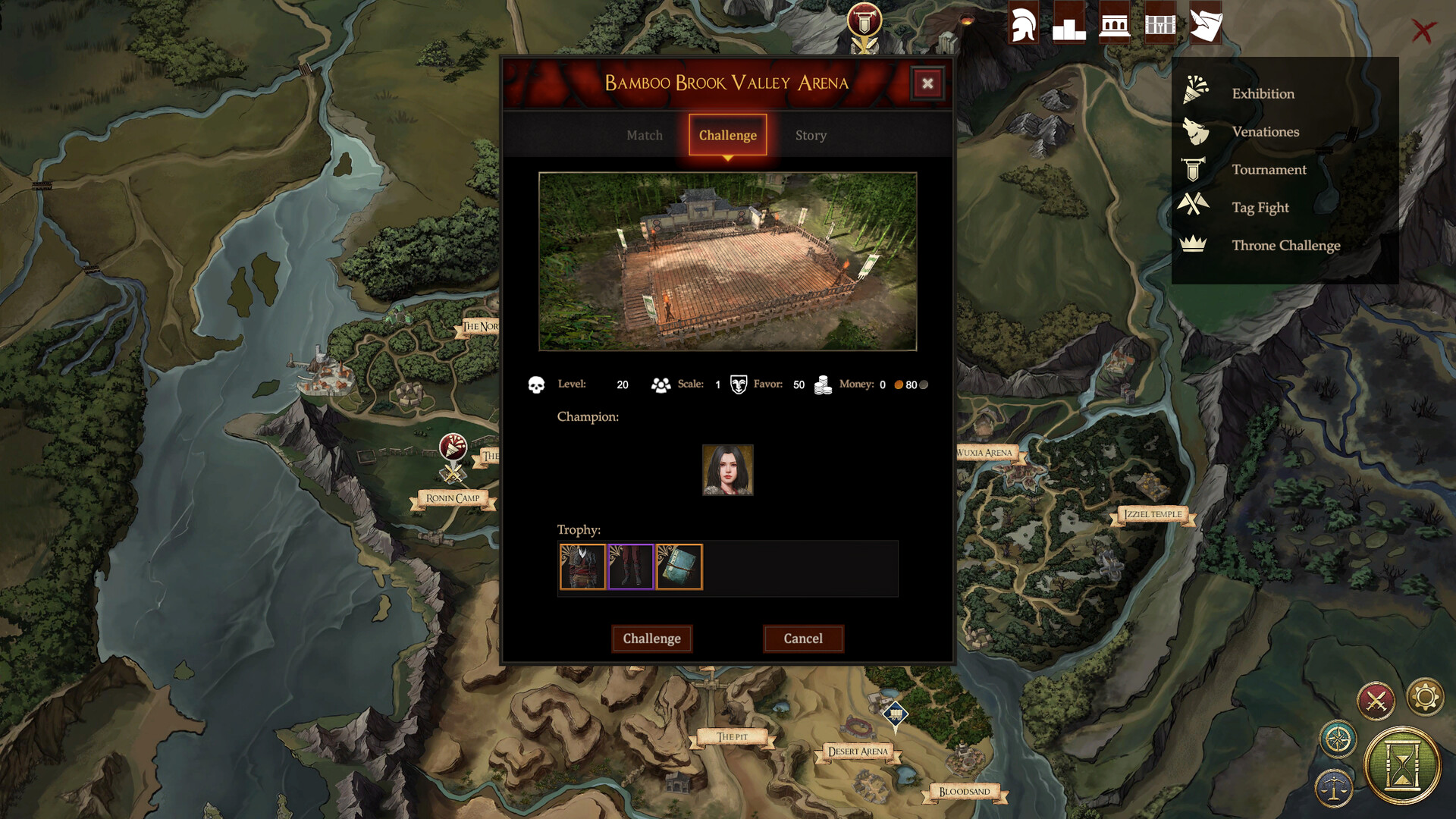The height and width of the screenshot is (819, 1456).
Task: Click Cancel to dismiss the challenge
Action: click(803, 639)
